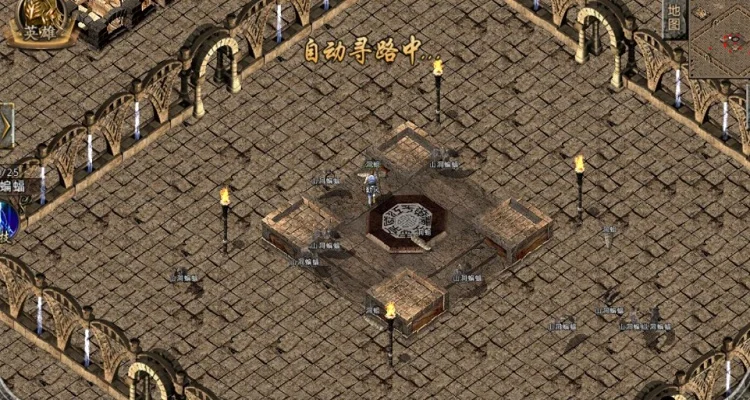
Task: Expand the left-edge arrow panel
Action: 6,127
